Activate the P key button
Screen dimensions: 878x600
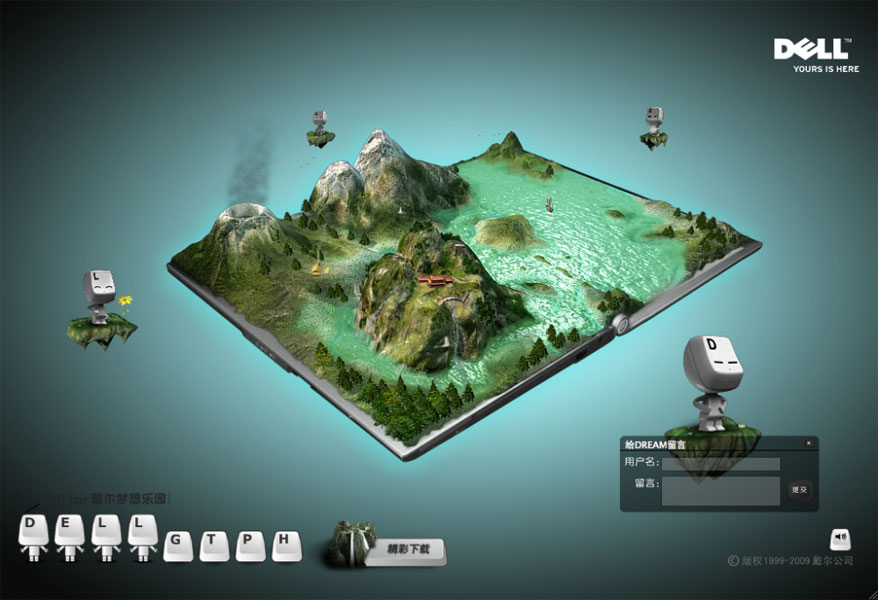(250, 544)
